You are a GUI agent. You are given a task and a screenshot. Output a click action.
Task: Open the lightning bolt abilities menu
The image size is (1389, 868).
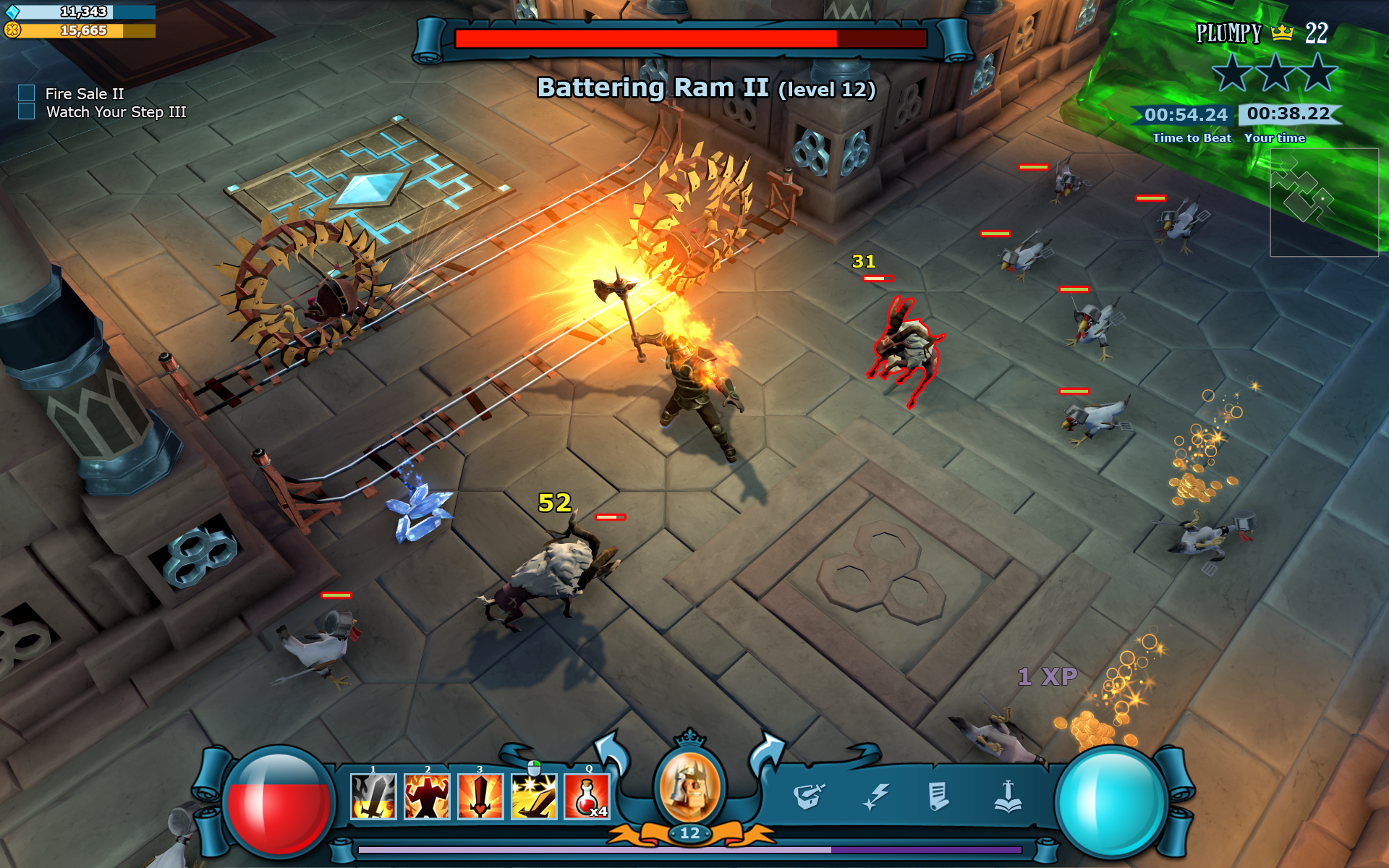point(875,797)
